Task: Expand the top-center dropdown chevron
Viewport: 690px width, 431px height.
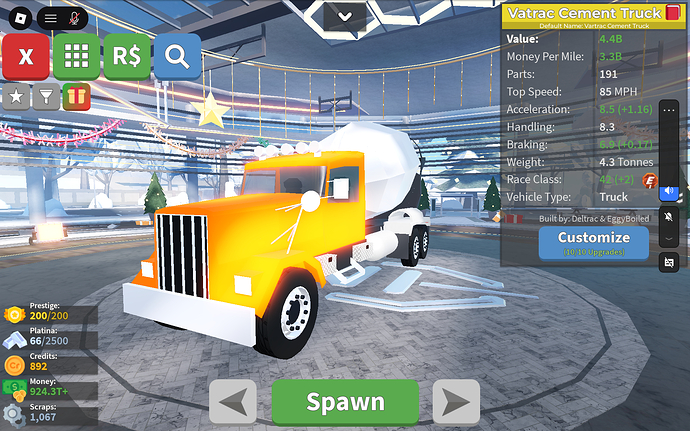Action: [x=345, y=15]
